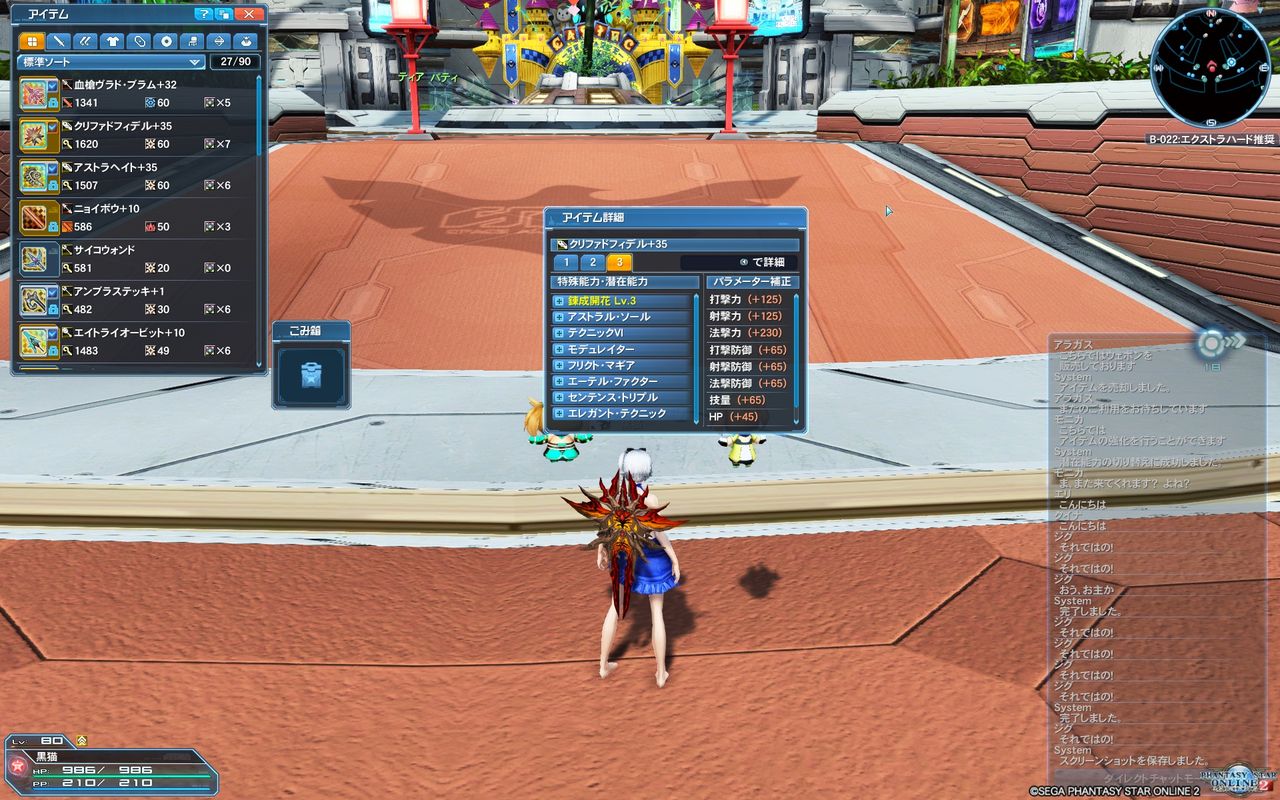Toggle the lock icon on ニョイボウ+10
Image resolution: width=1280 pixels, height=800 pixels.
point(54,225)
